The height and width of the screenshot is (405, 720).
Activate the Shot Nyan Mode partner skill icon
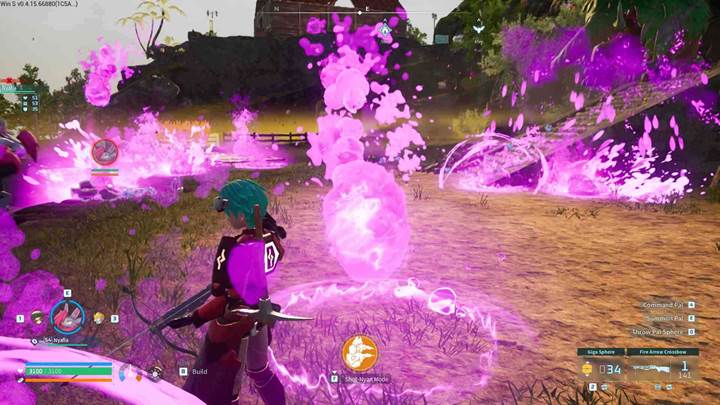point(359,353)
